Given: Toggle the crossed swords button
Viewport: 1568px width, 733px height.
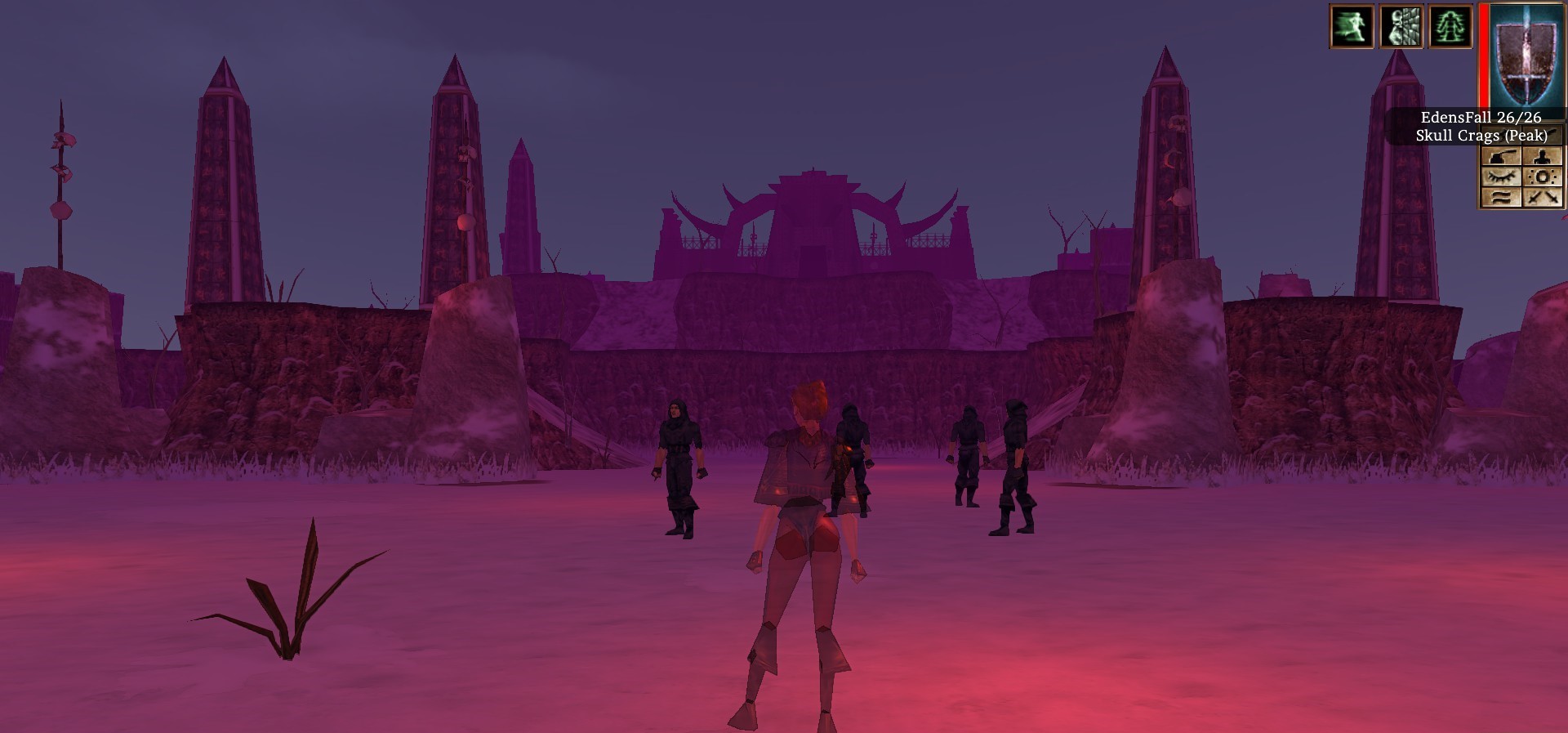Looking at the screenshot, I should click(1542, 197).
